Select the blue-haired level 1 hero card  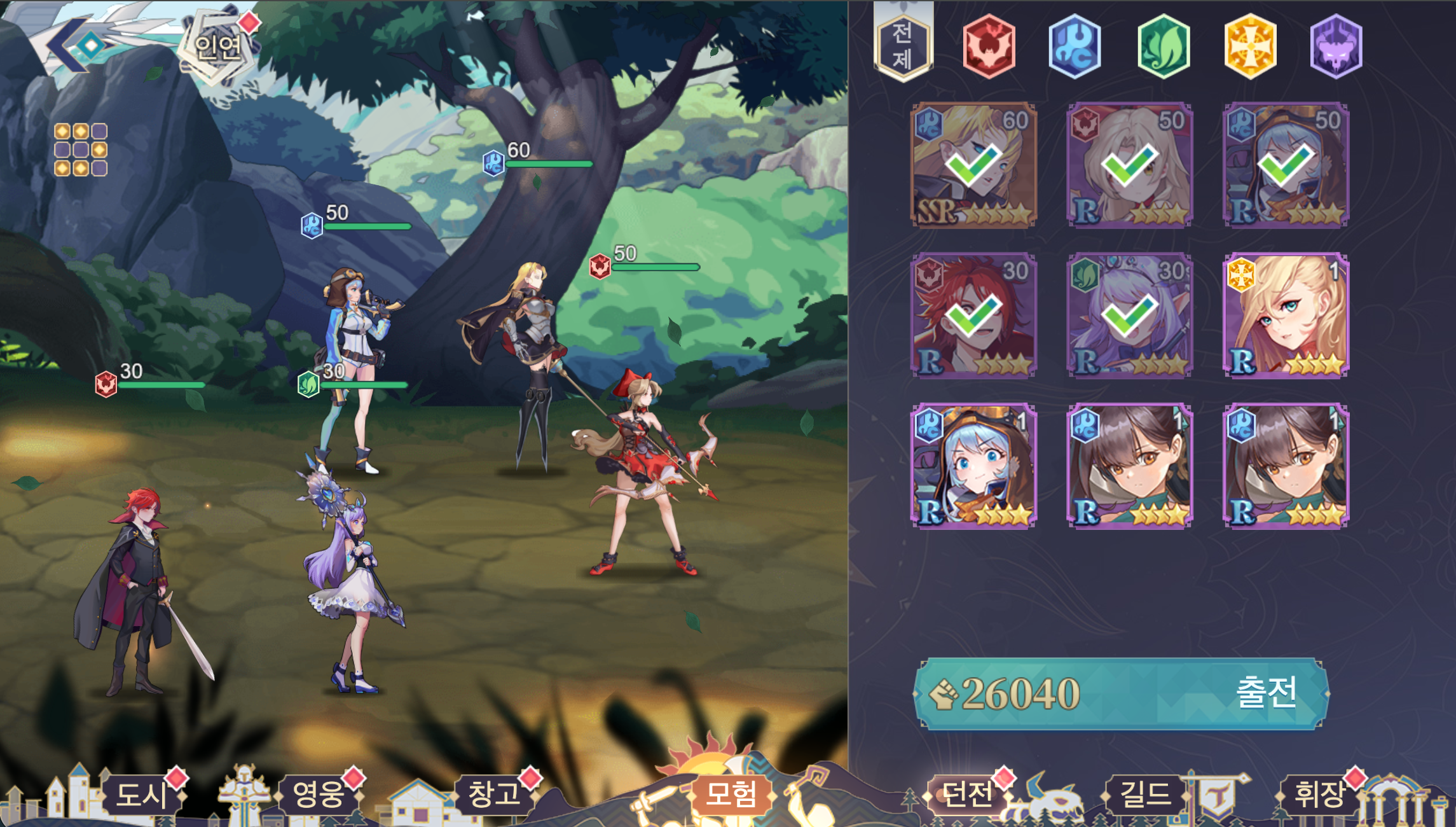(973, 466)
